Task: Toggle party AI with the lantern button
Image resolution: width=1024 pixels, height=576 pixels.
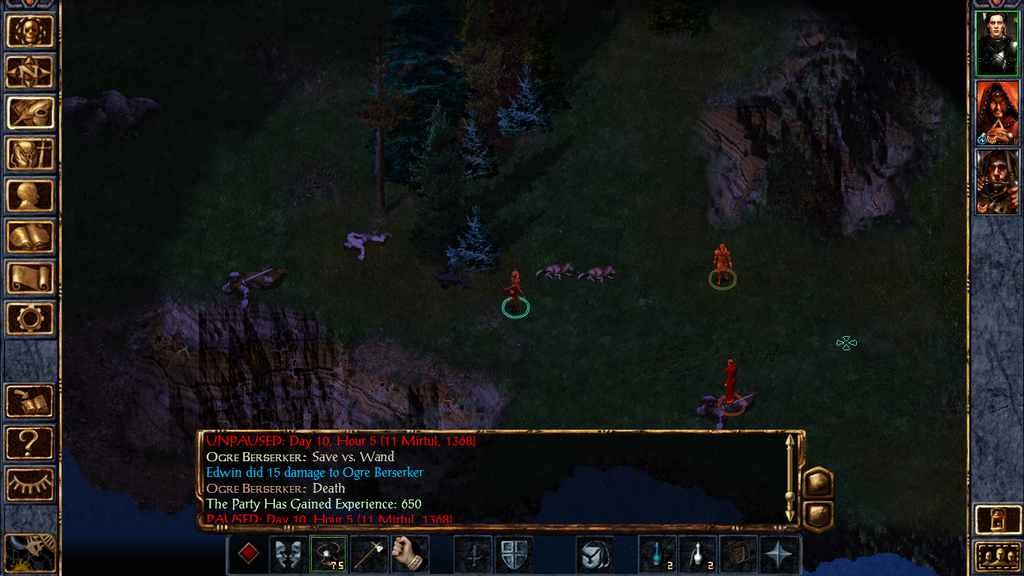Action: point(996,520)
